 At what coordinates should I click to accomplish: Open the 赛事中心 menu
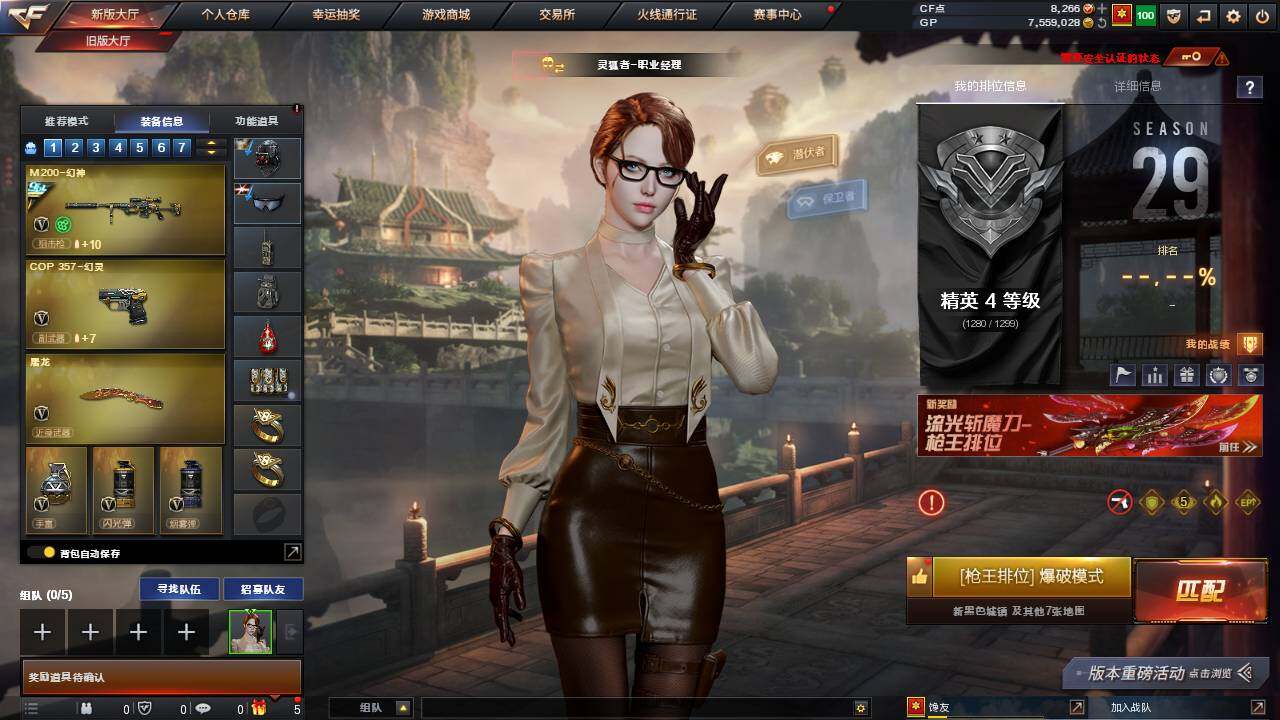(x=777, y=15)
